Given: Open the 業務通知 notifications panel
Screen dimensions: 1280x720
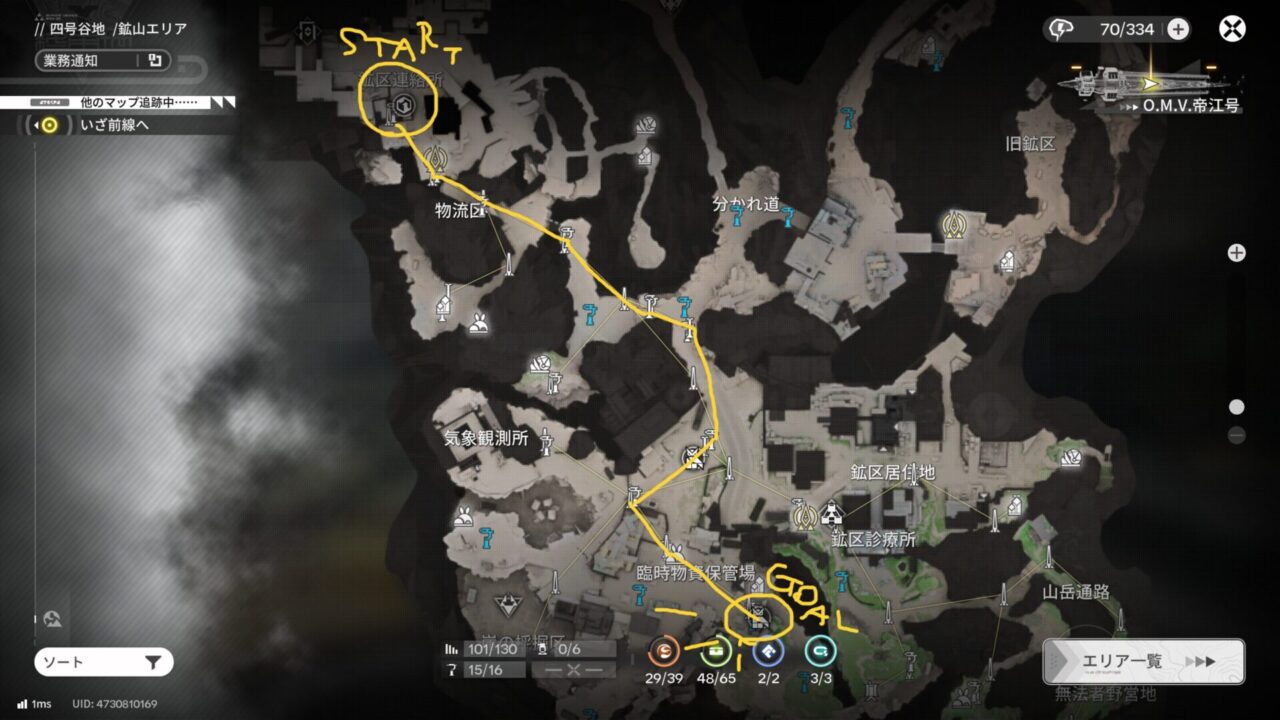Looking at the screenshot, I should click(102, 60).
